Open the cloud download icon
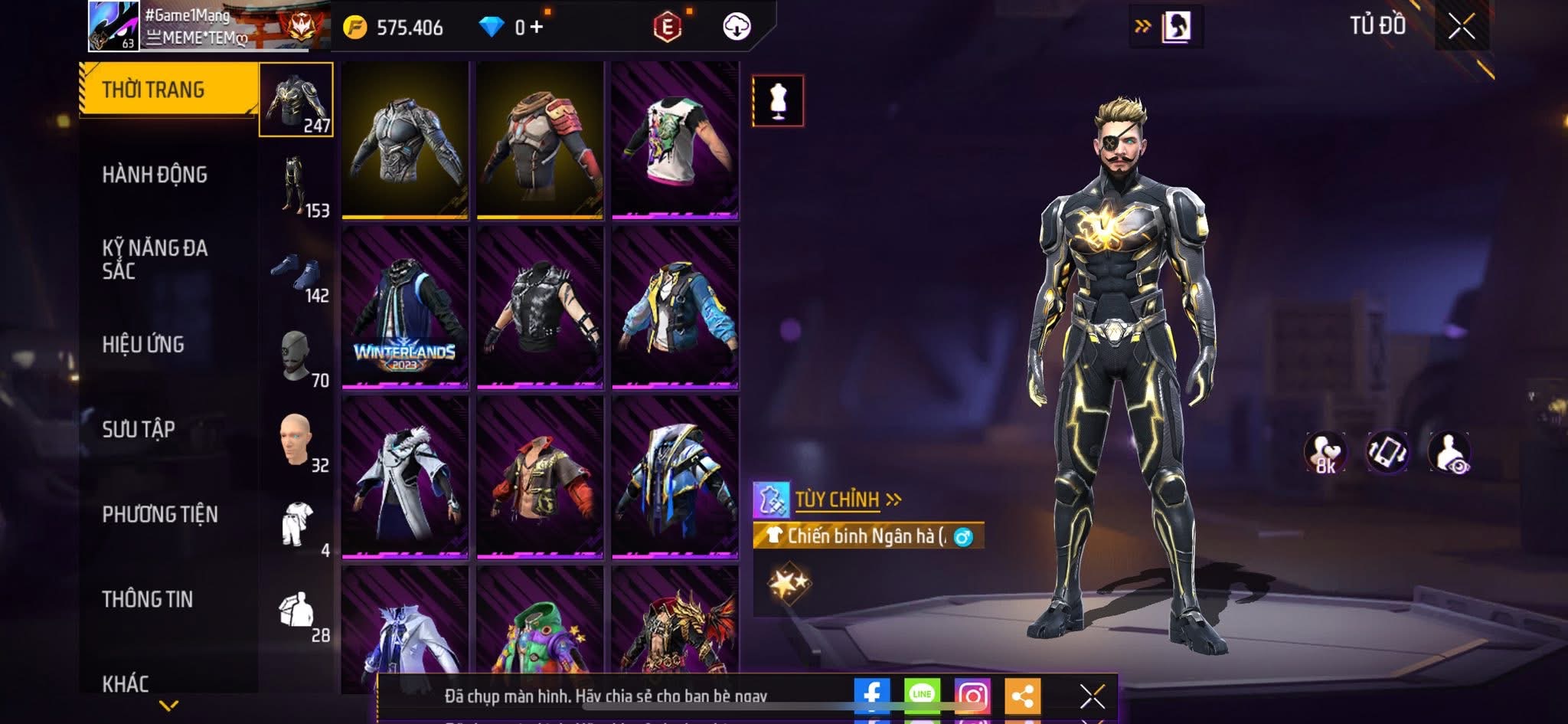 coord(737,28)
